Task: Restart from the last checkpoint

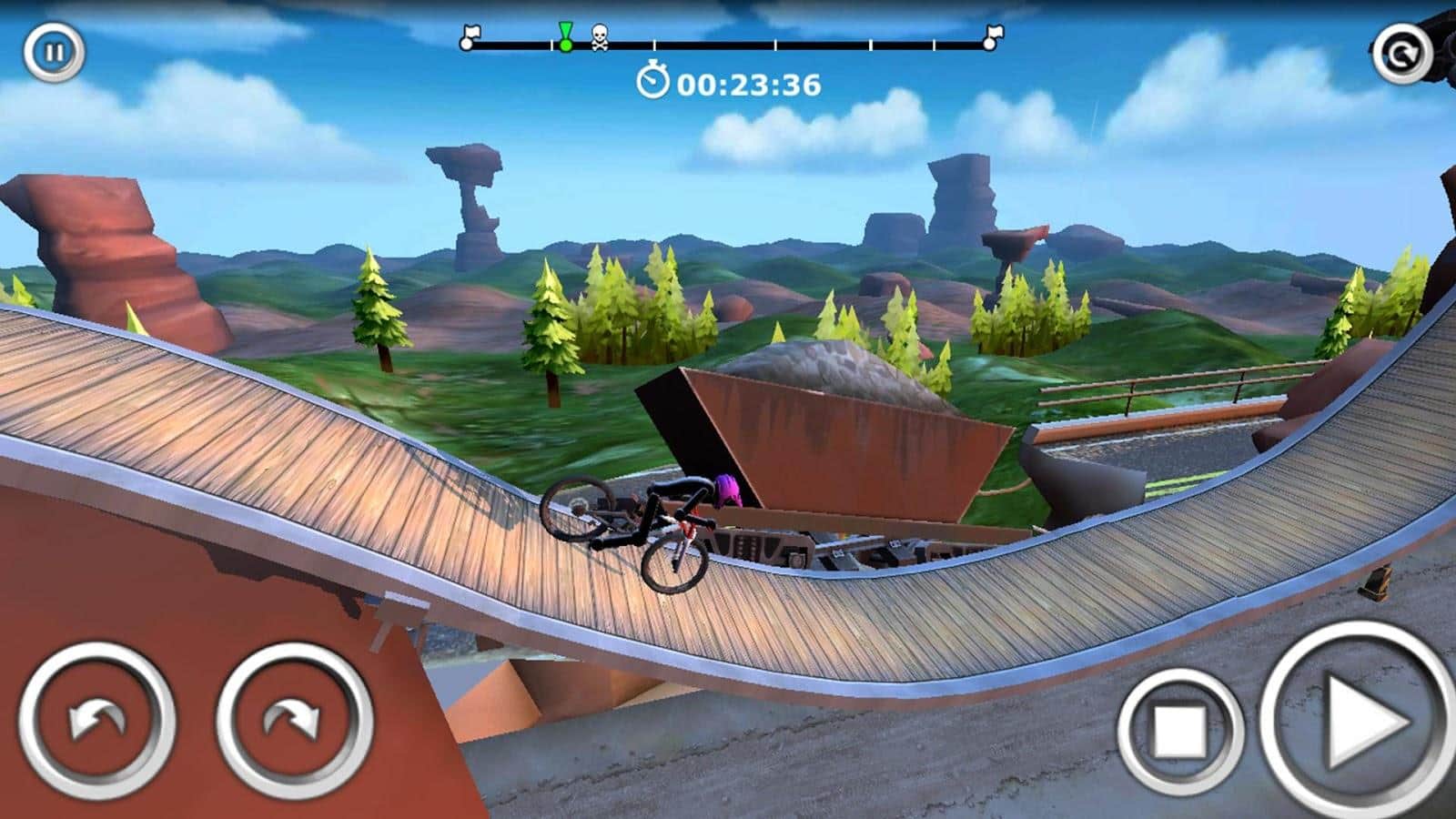Action: (x=1401, y=54)
